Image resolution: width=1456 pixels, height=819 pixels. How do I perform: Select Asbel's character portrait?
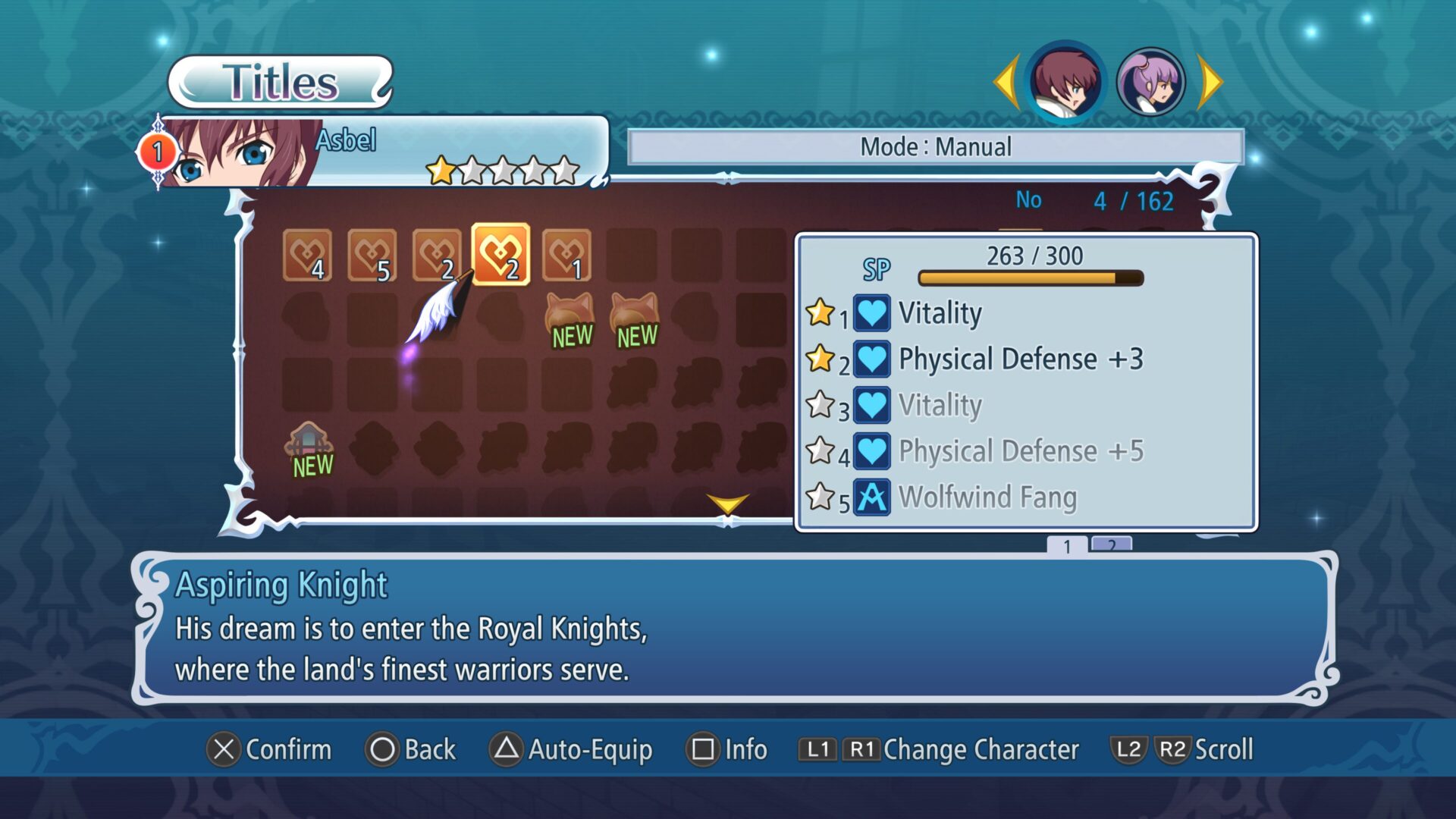1065,82
